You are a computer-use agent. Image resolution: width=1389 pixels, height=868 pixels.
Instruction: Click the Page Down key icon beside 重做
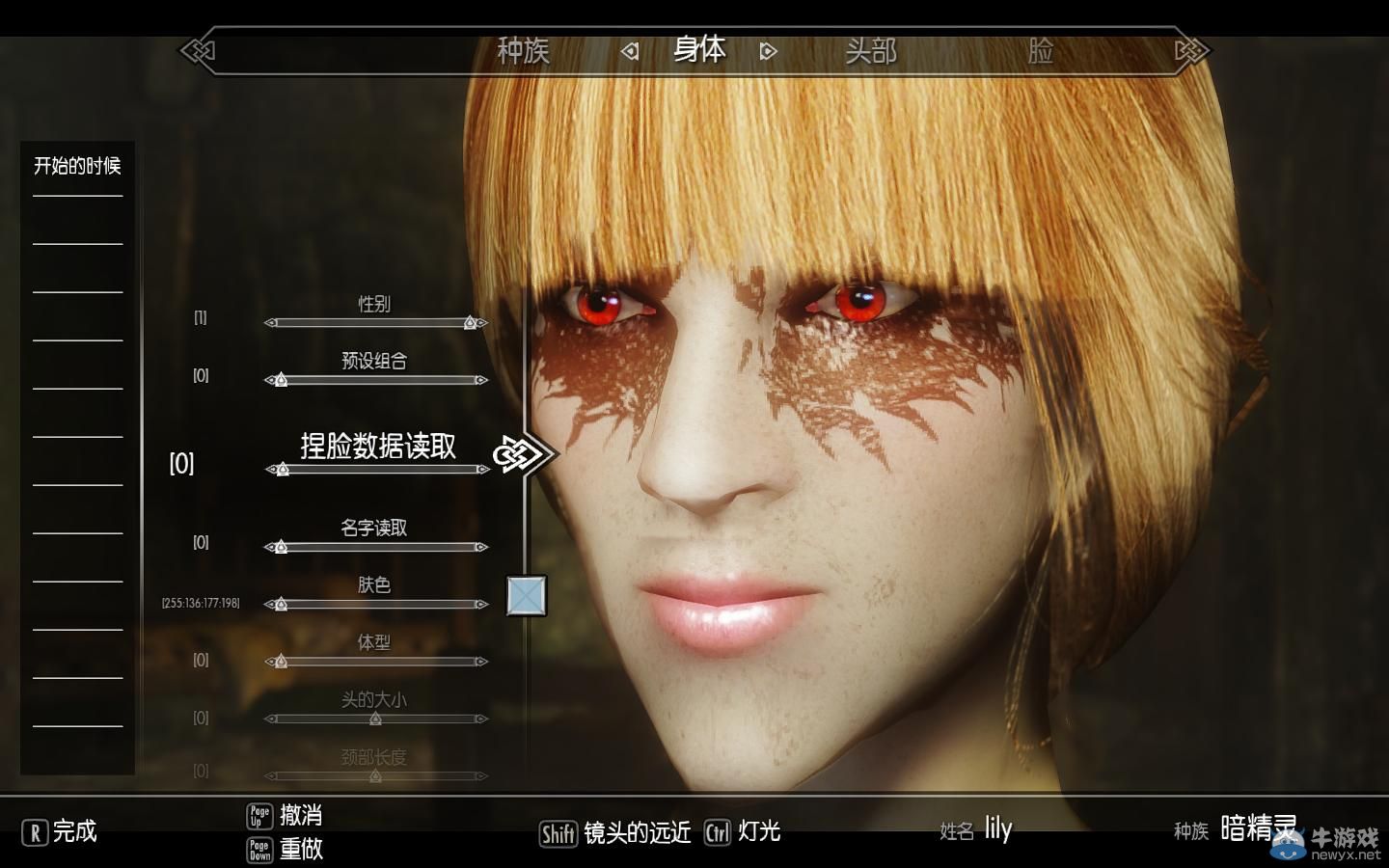pyautogui.click(x=259, y=852)
